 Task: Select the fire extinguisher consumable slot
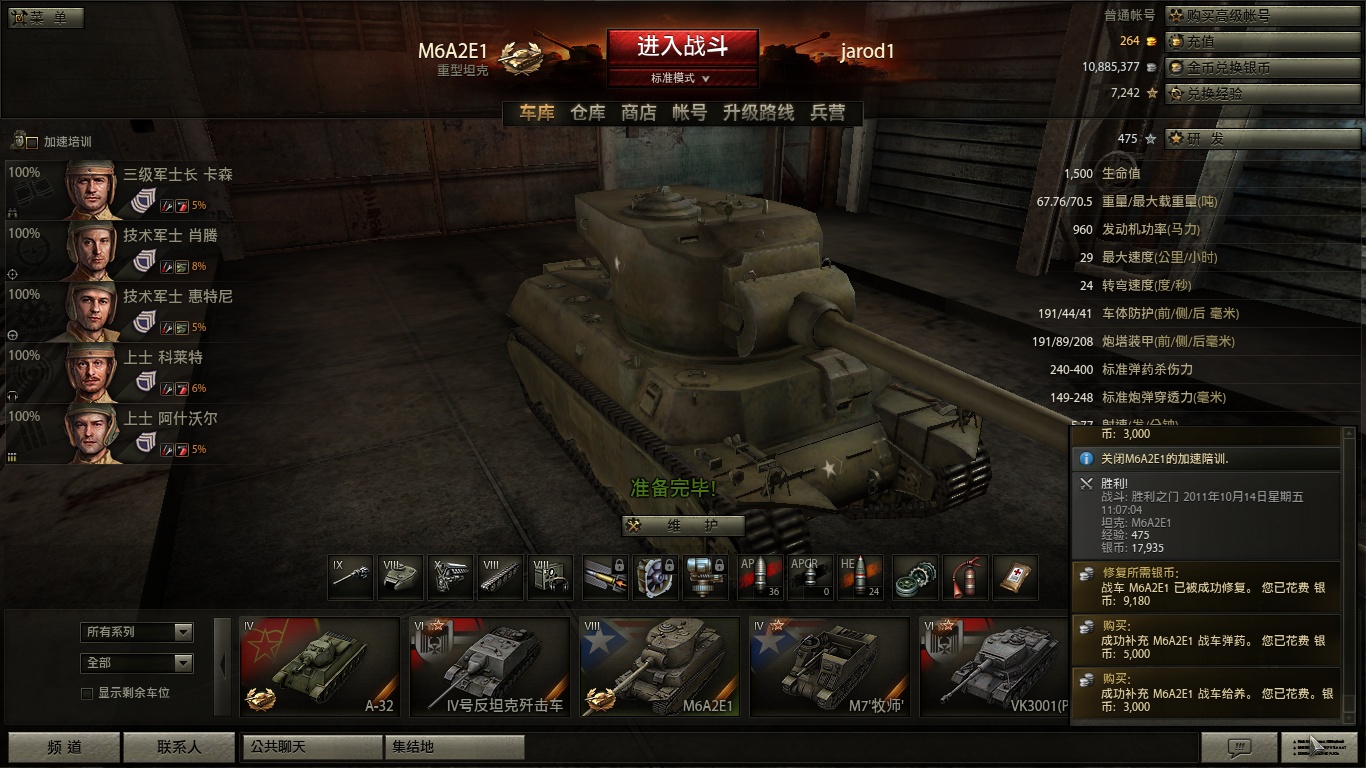click(x=964, y=578)
